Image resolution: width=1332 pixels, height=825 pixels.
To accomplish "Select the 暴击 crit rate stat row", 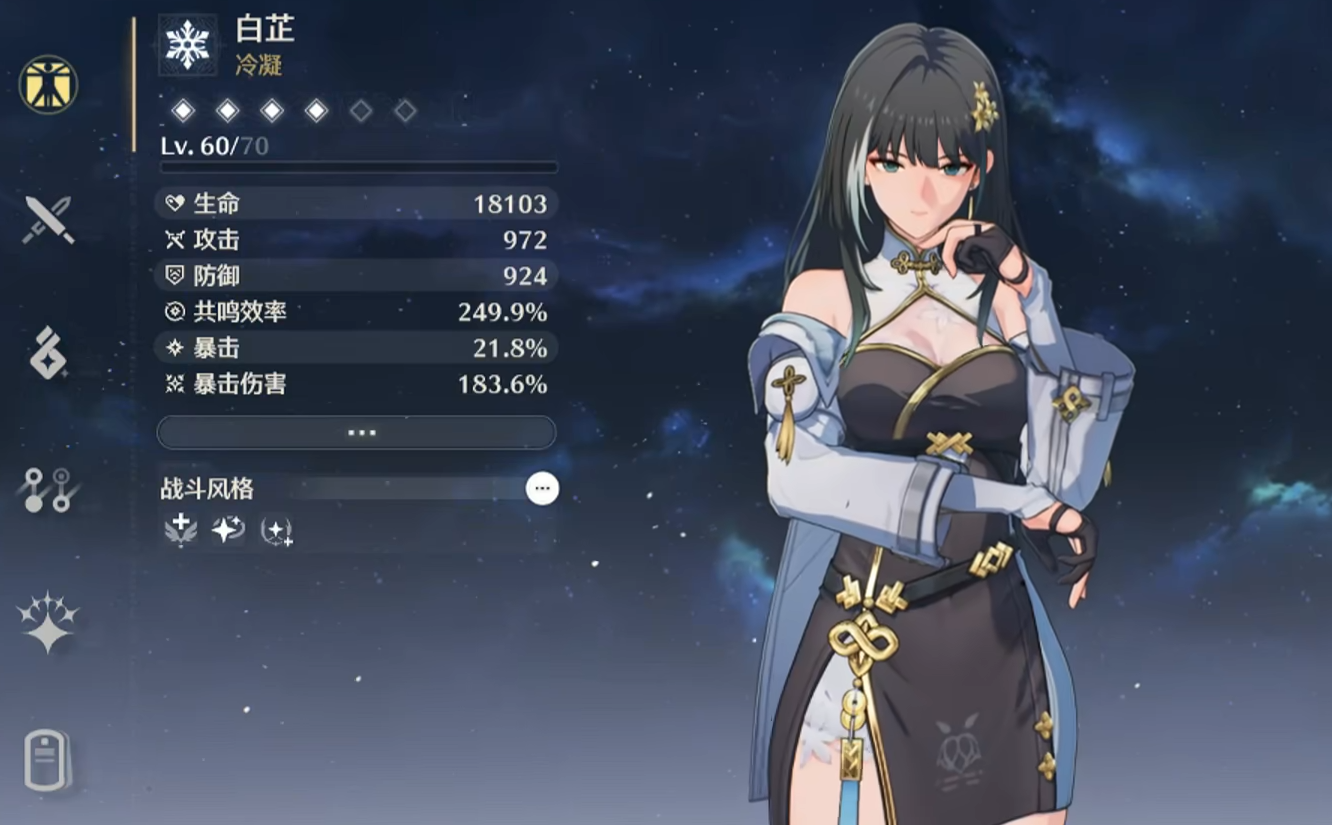I will coord(356,348).
